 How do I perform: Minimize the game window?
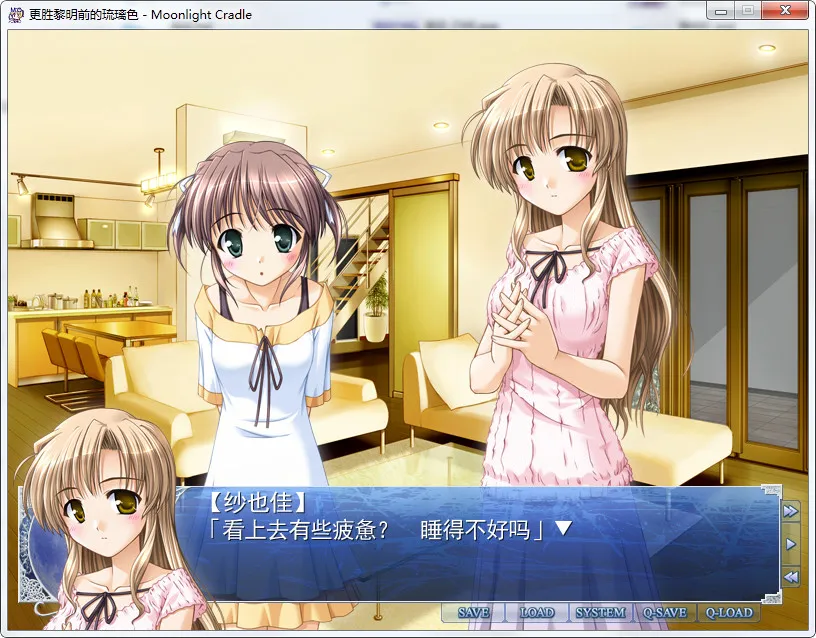tap(722, 10)
